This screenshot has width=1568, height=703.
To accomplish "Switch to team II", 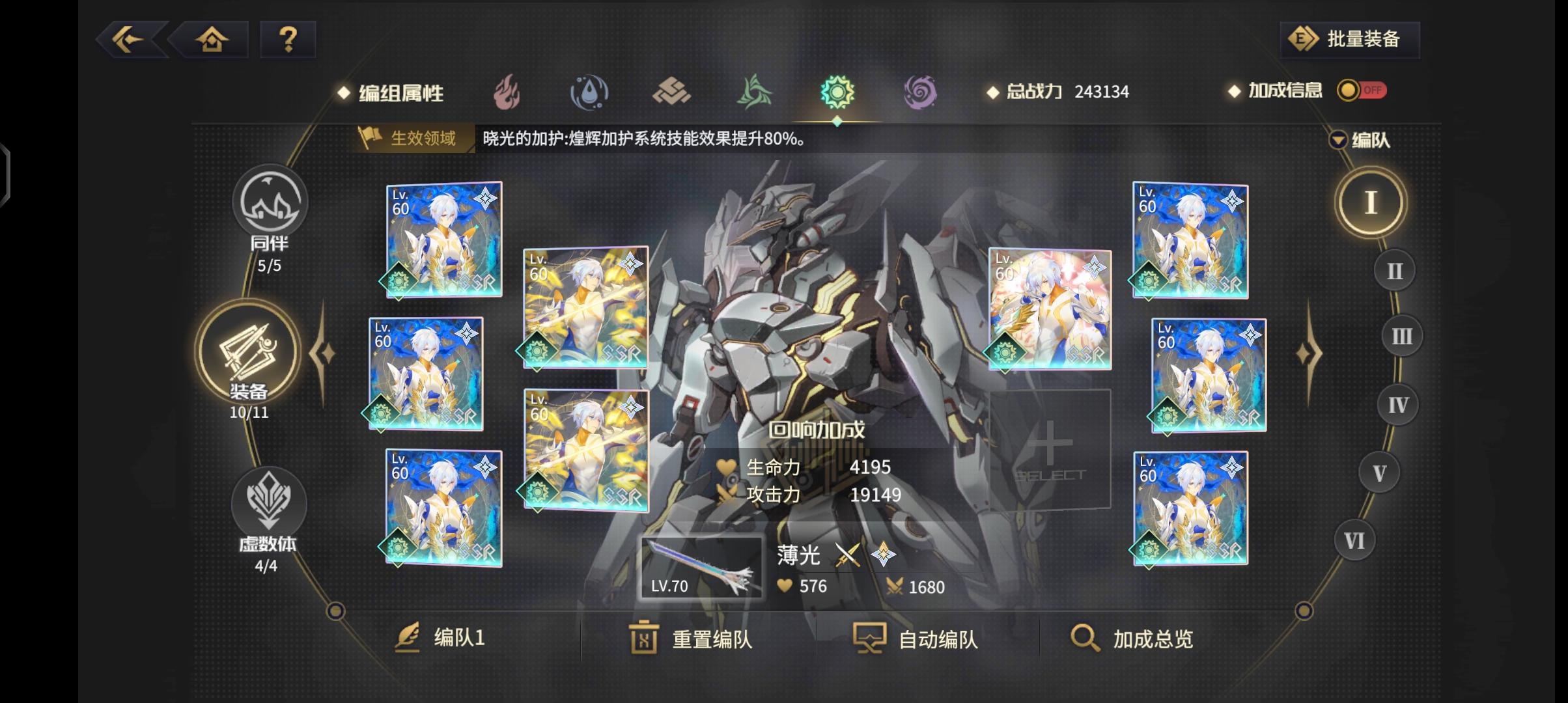I will coord(1393,269).
